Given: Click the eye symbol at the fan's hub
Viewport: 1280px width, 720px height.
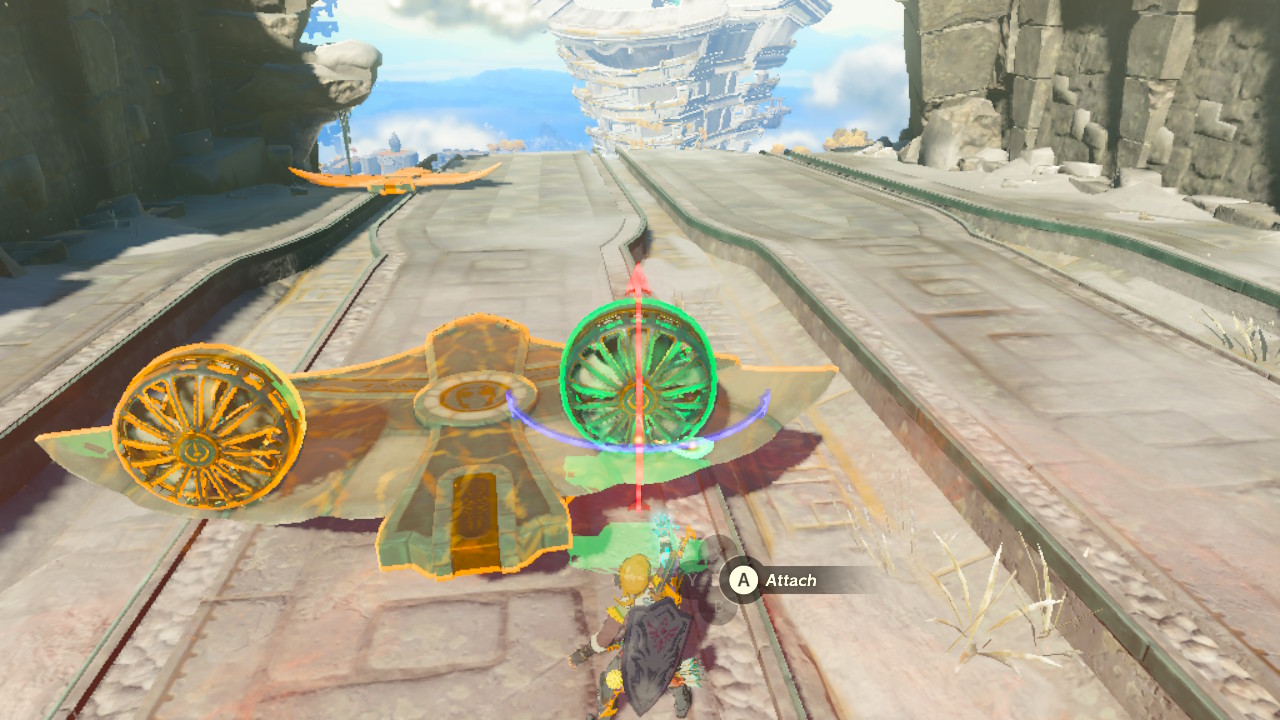Looking at the screenshot, I should tap(636, 400).
